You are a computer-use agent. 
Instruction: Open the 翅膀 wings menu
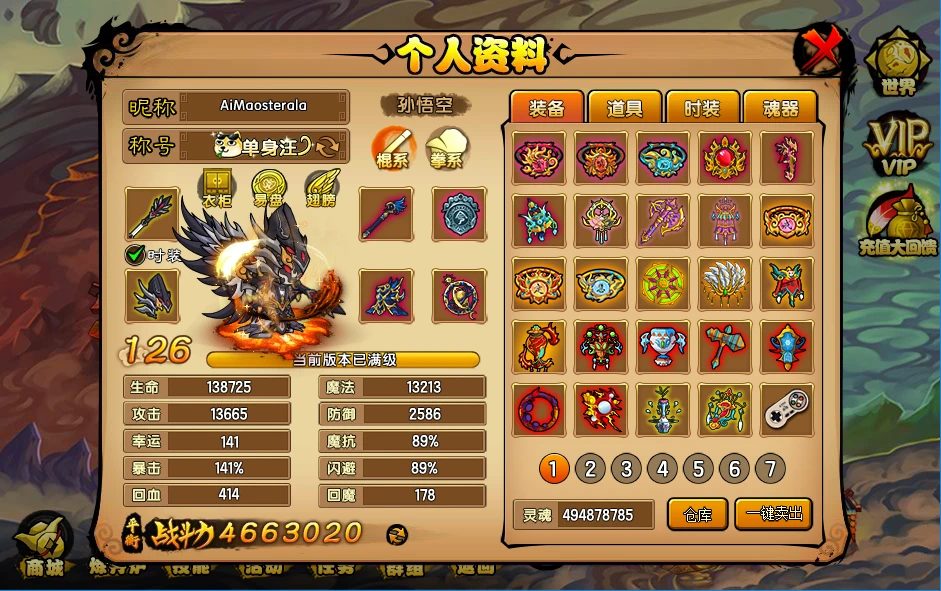(322, 188)
